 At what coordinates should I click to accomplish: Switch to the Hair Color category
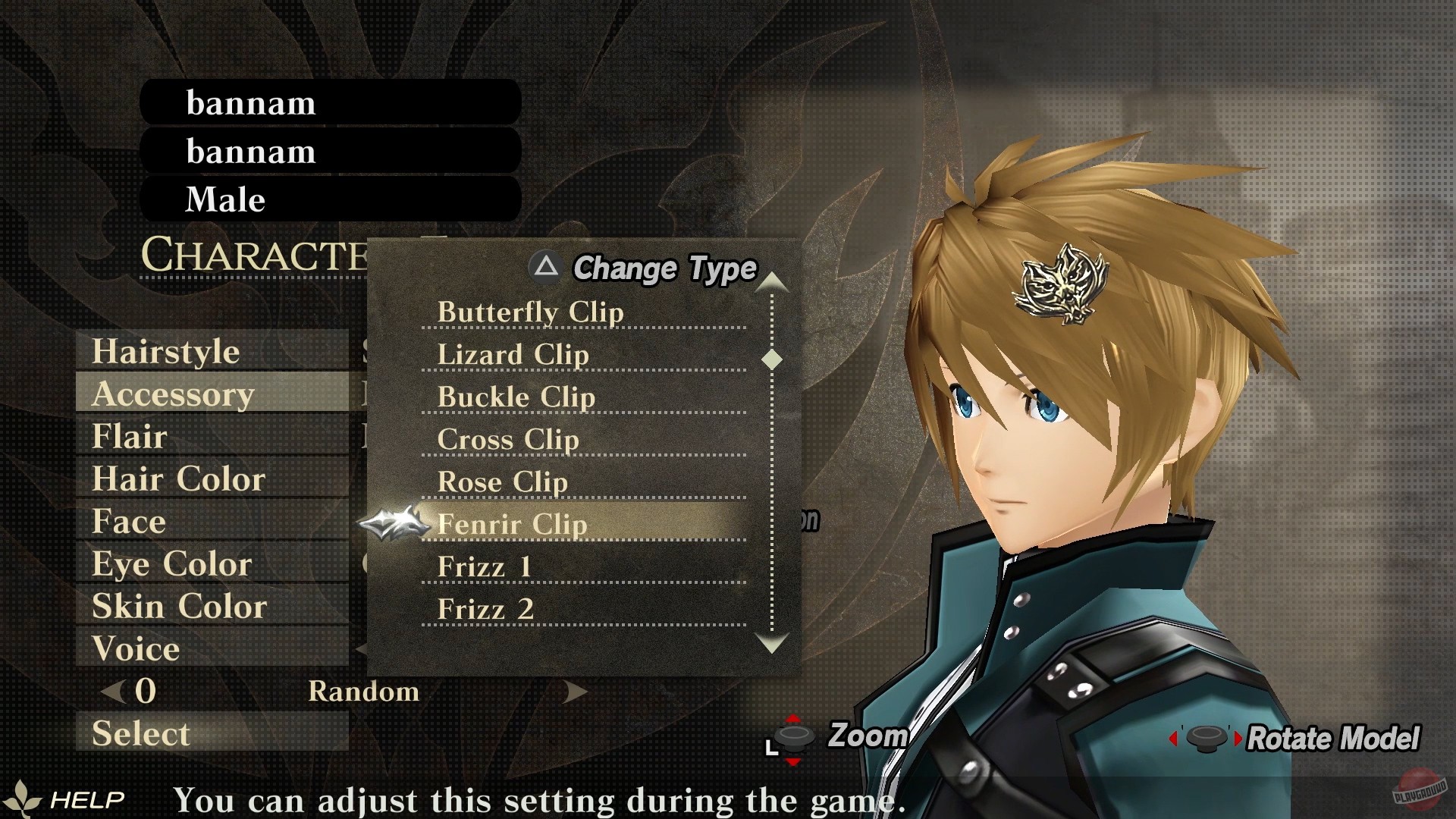(x=178, y=479)
